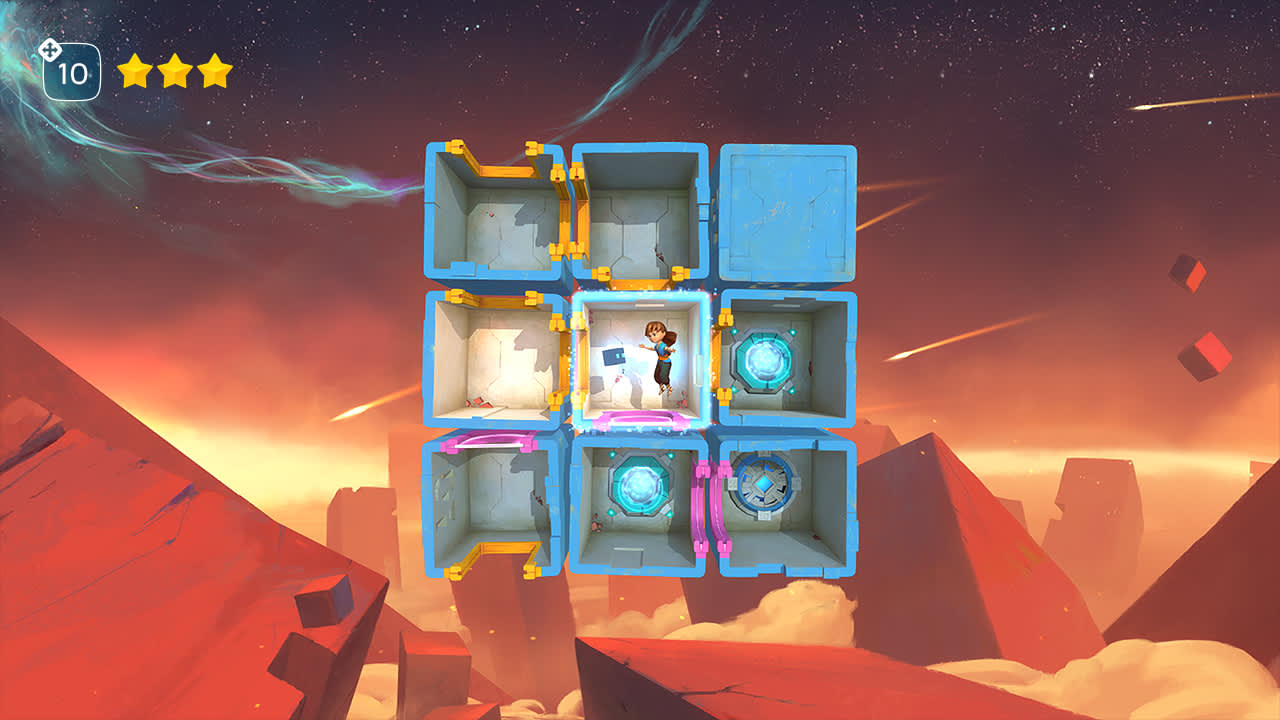Tap the glowing portal in the middle-right cube
The width and height of the screenshot is (1280, 720).
click(763, 358)
